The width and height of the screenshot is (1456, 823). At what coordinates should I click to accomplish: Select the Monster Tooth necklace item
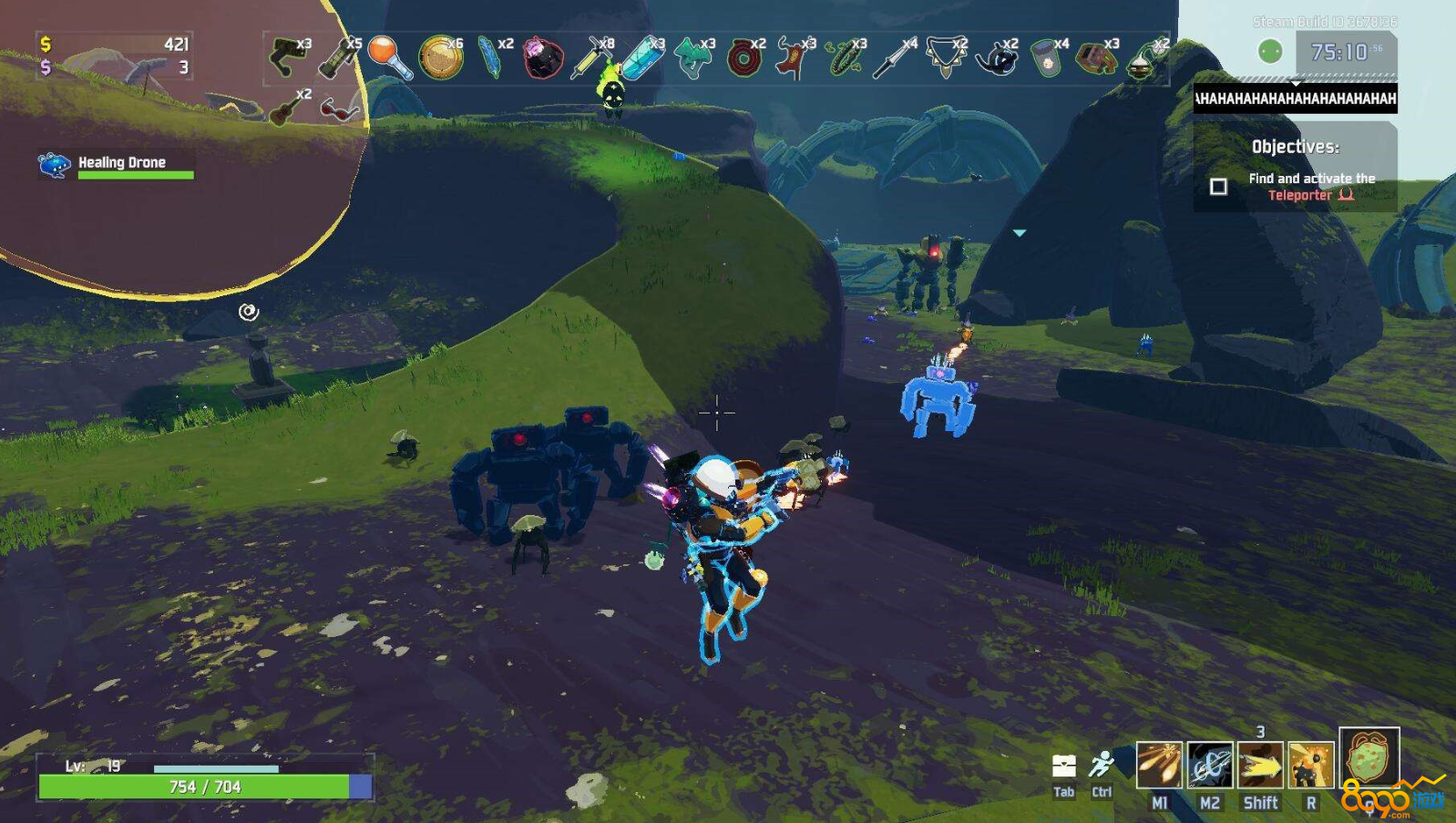tap(945, 57)
